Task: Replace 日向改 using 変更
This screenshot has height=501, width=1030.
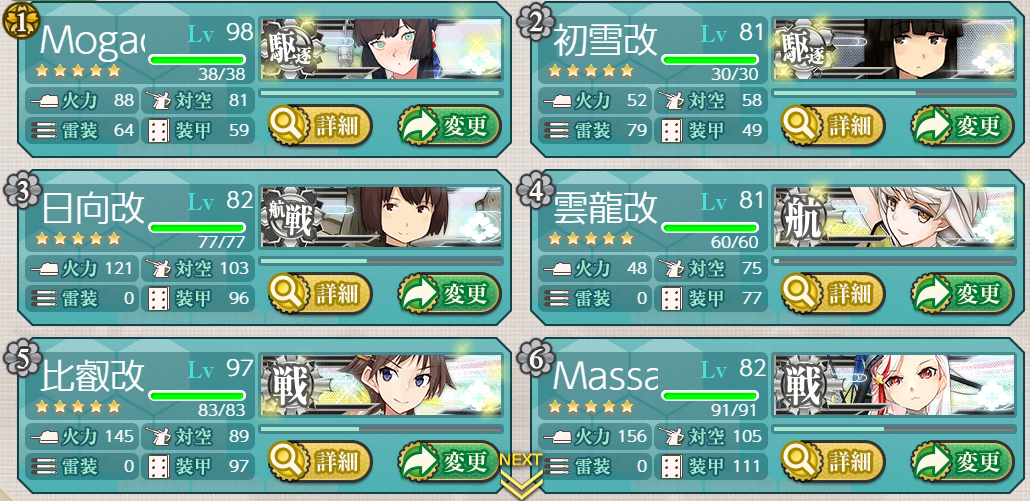Action: [449, 294]
